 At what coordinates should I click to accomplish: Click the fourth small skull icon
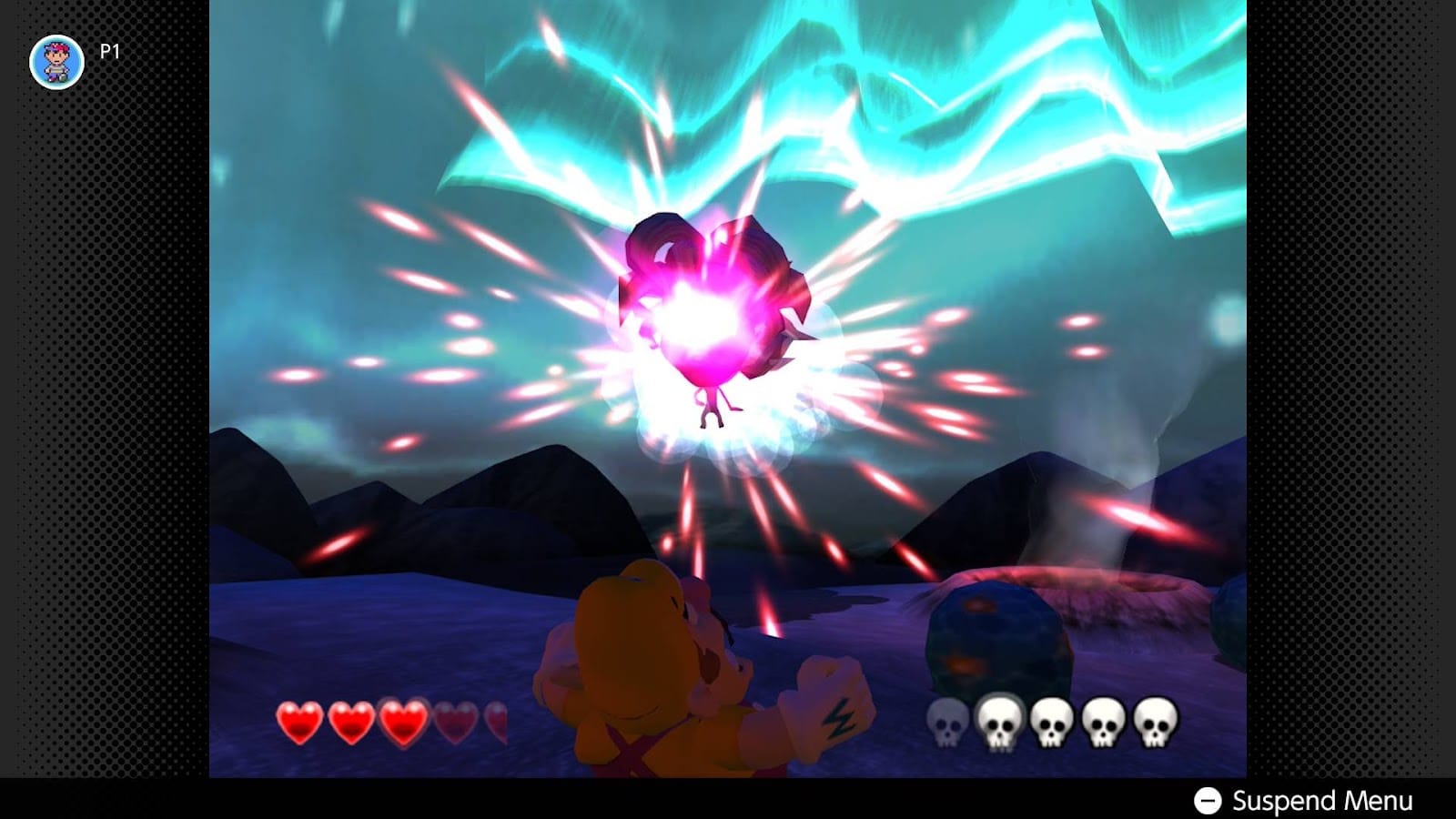point(1103,719)
